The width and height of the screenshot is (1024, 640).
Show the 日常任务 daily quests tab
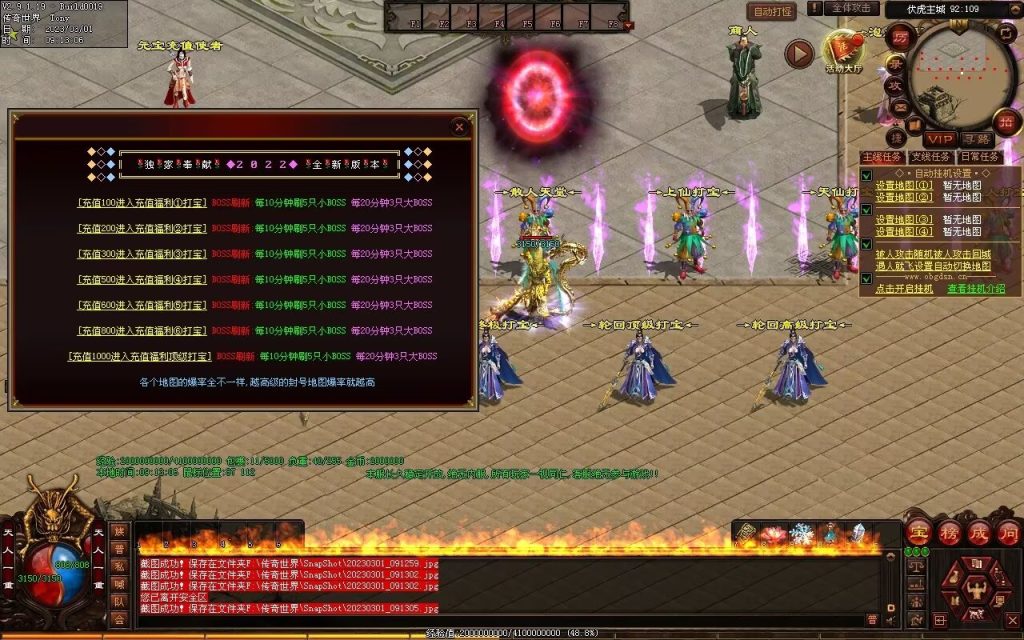[x=979, y=157]
